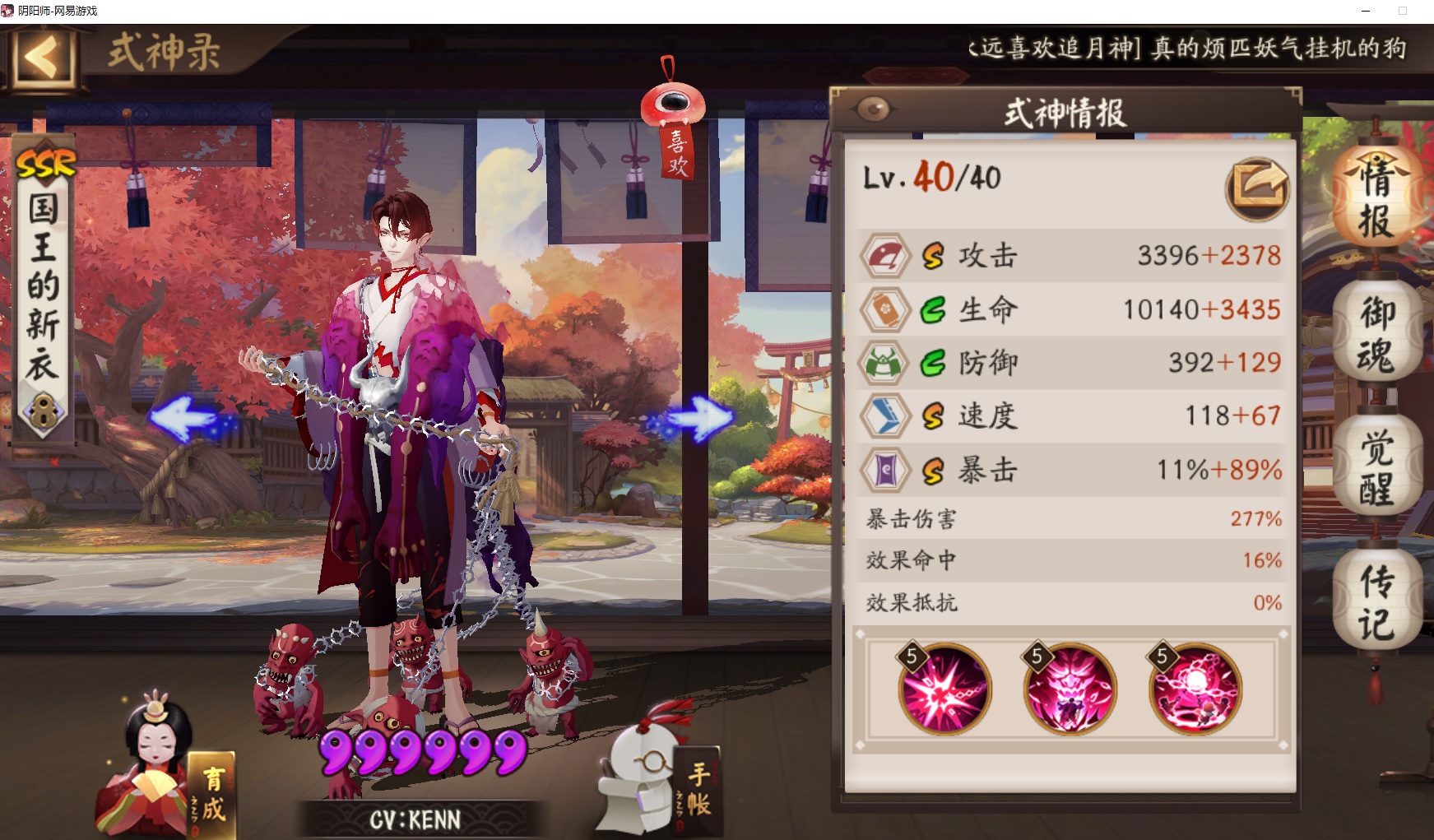Inspect the first chain-burst skill icon
Screen dimensions: 1434x840
pyautogui.click(x=944, y=689)
